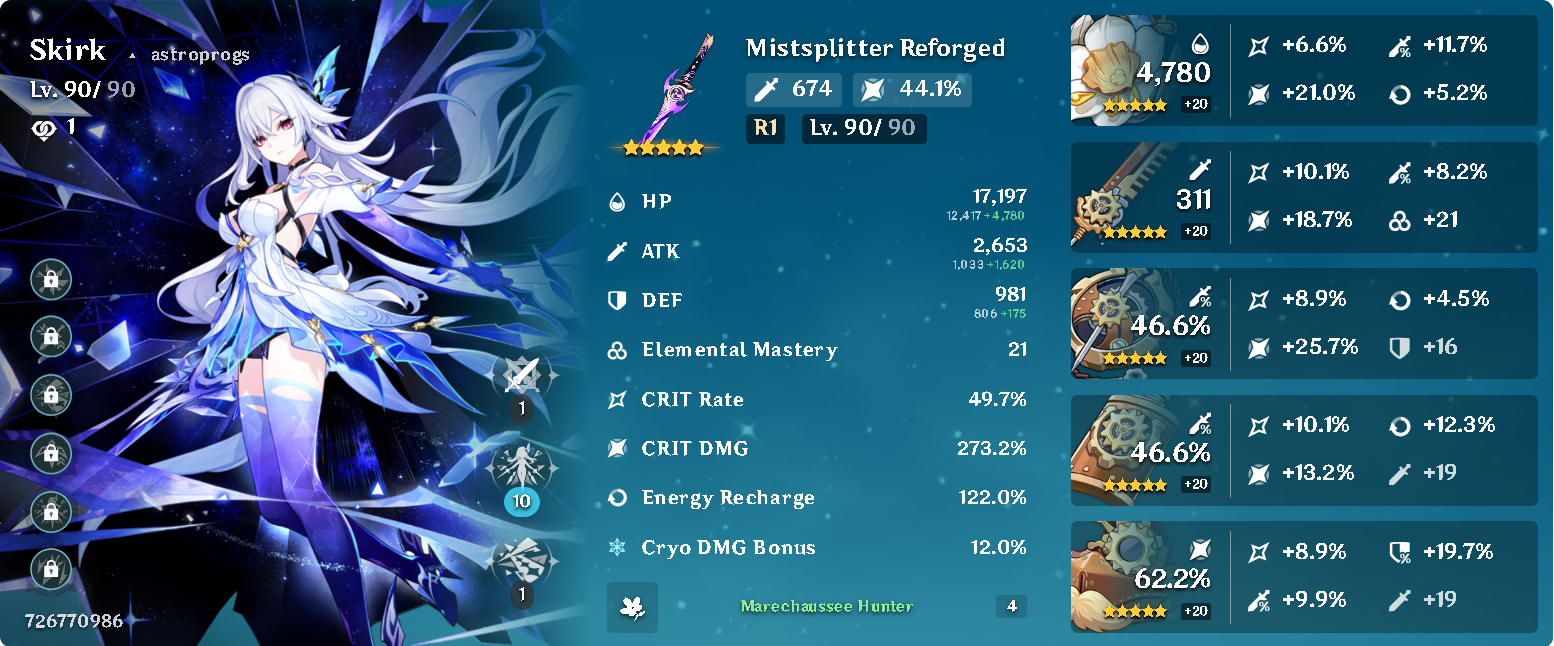Select the level 10 elemental skill talent
Screen dimensions: 1554x646
pyautogui.click(x=521, y=469)
